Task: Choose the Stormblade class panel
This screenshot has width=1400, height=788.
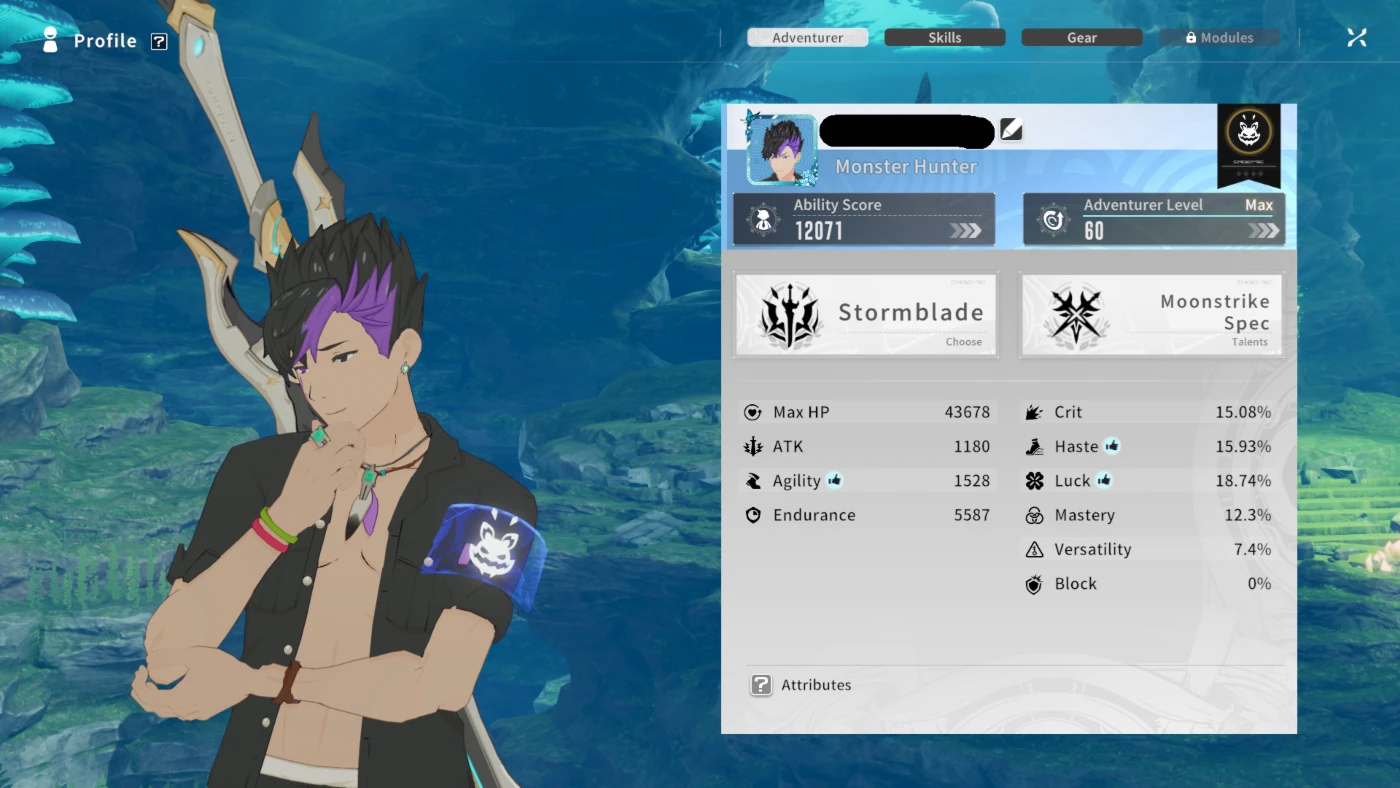Action: (x=866, y=314)
